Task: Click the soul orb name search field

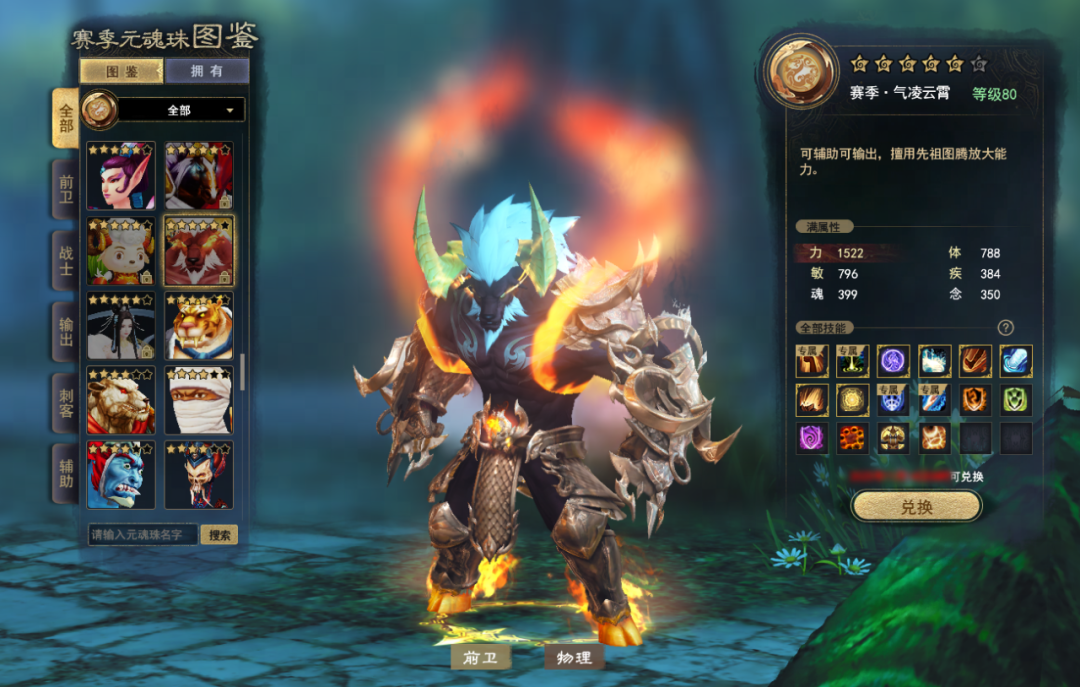Action: (141, 535)
